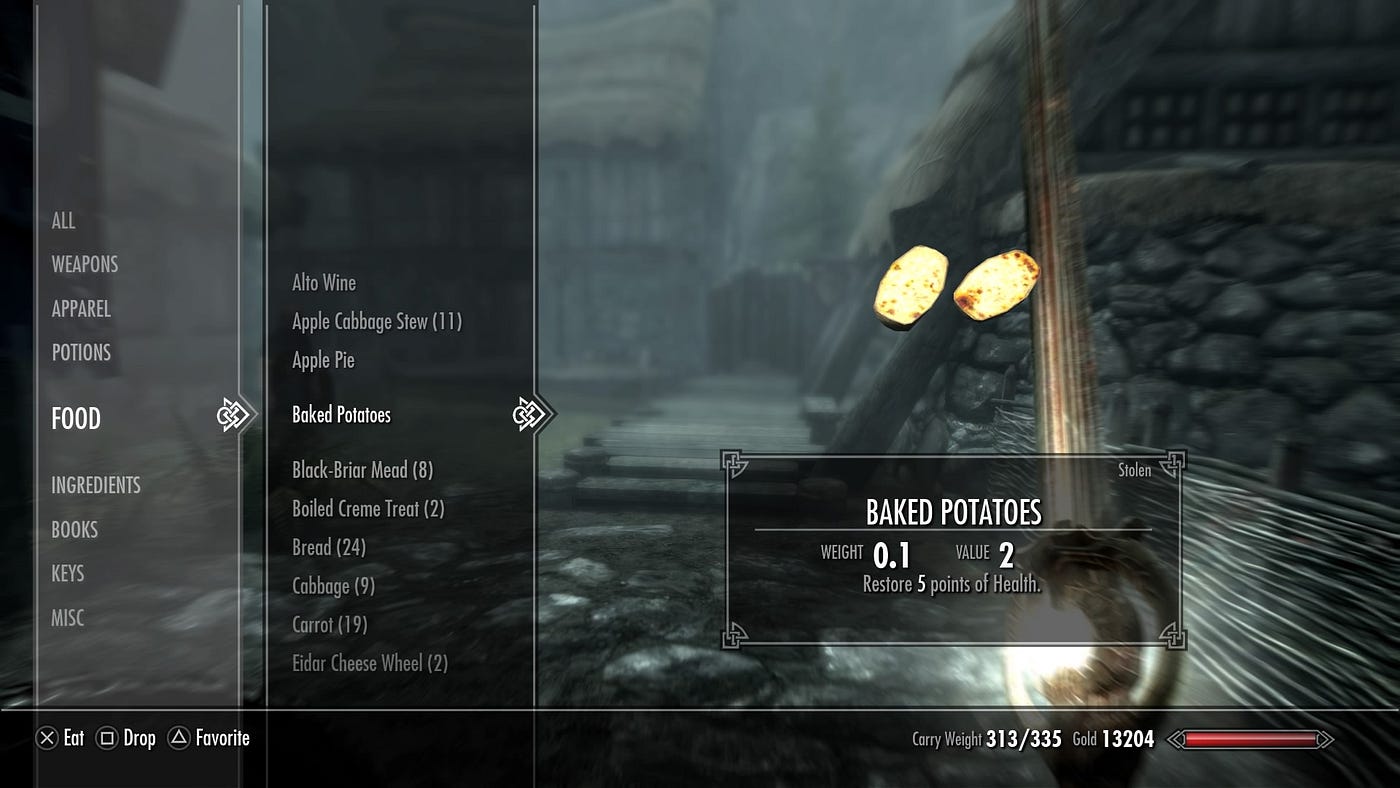Switch to the POTIONS category
Screen dimensions: 1400x788
[81, 352]
